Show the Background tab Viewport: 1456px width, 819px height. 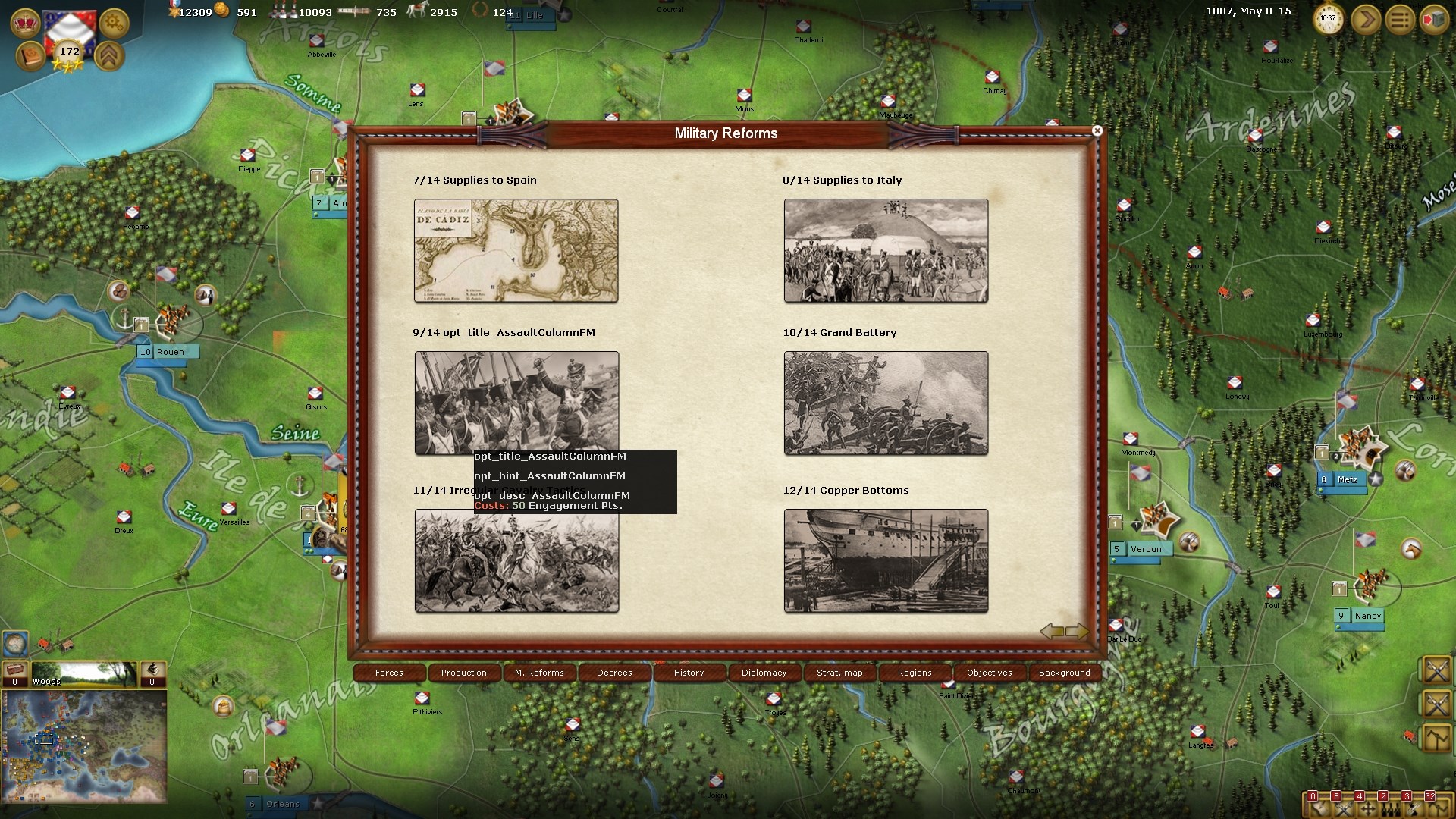(1065, 673)
